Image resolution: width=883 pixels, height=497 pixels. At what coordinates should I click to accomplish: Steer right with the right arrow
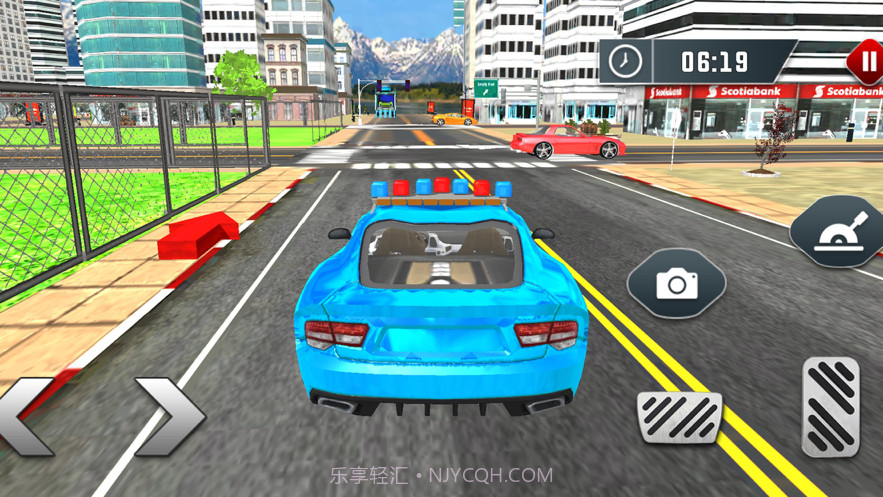[168, 415]
